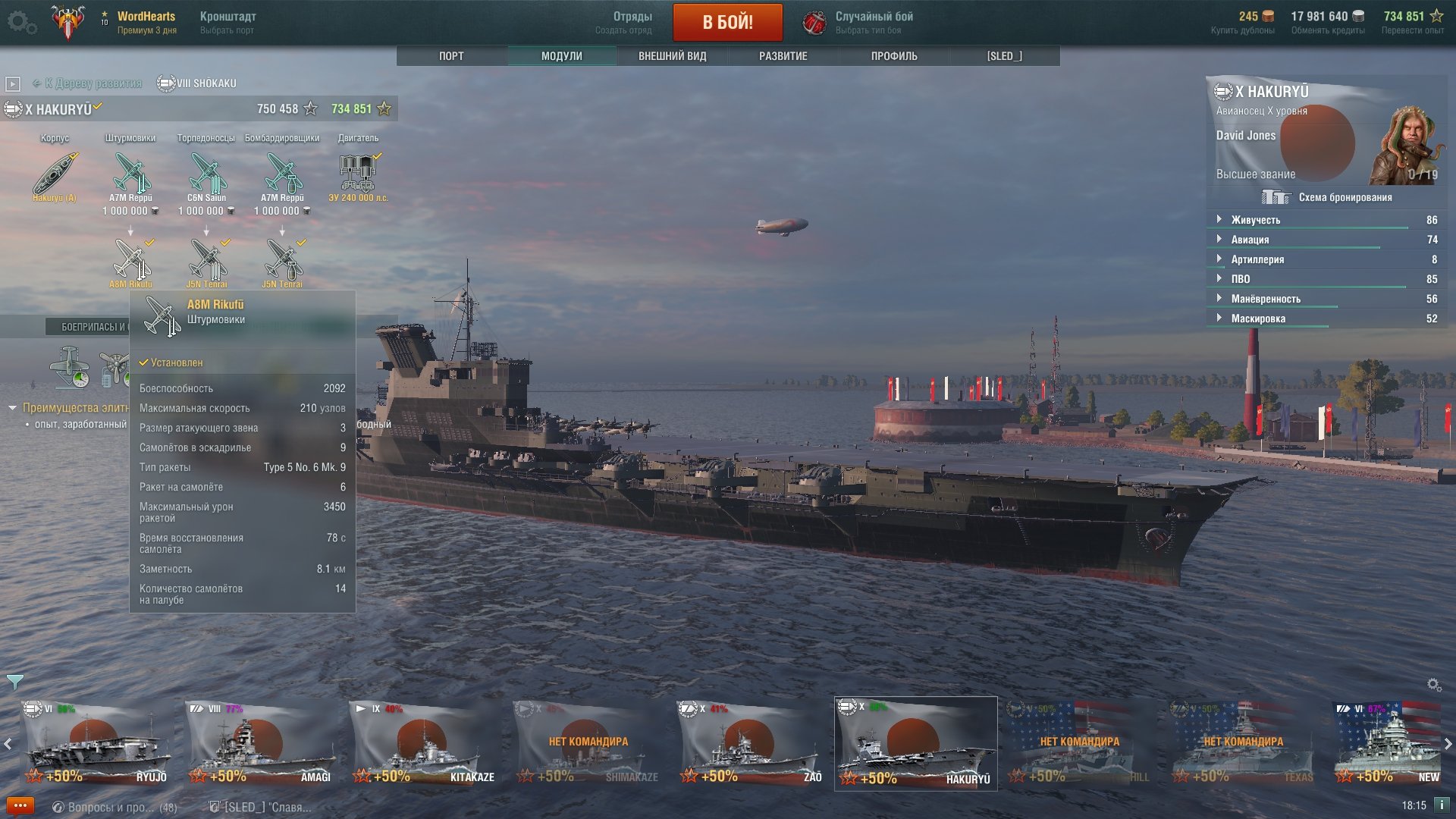This screenshot has width=1456, height=819.
Task: Create a division via Отряды
Action: [x=632, y=22]
